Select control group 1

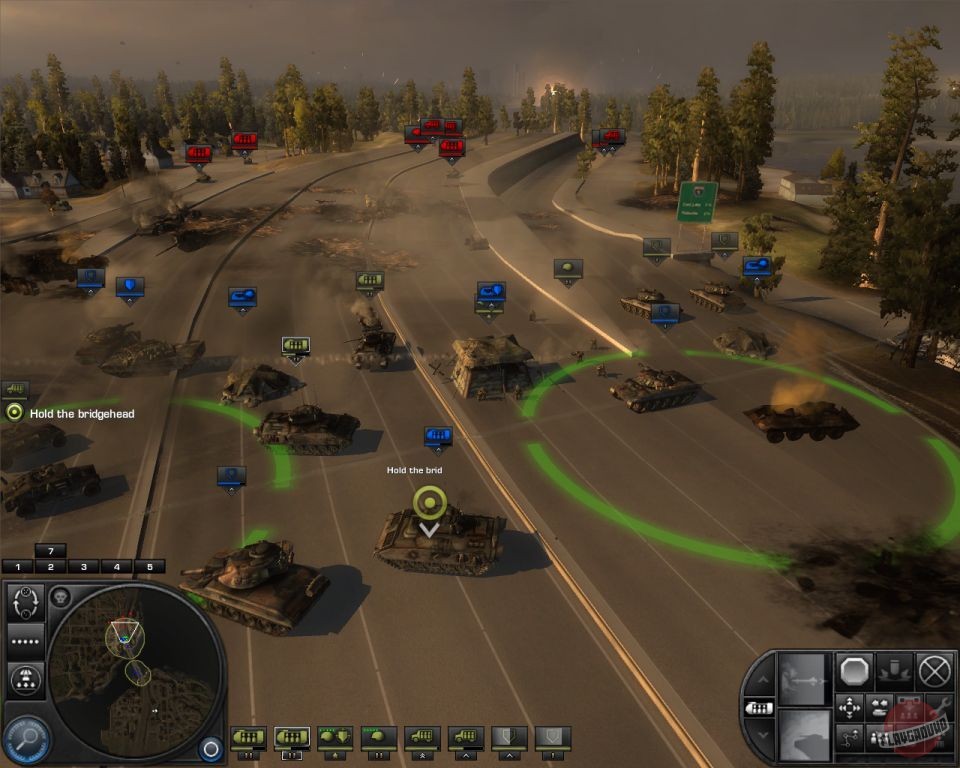point(17,567)
